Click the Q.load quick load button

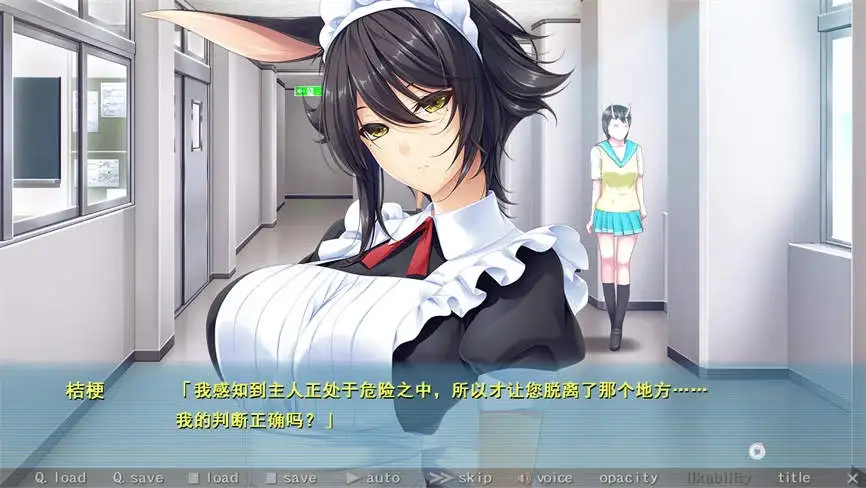tap(60, 478)
